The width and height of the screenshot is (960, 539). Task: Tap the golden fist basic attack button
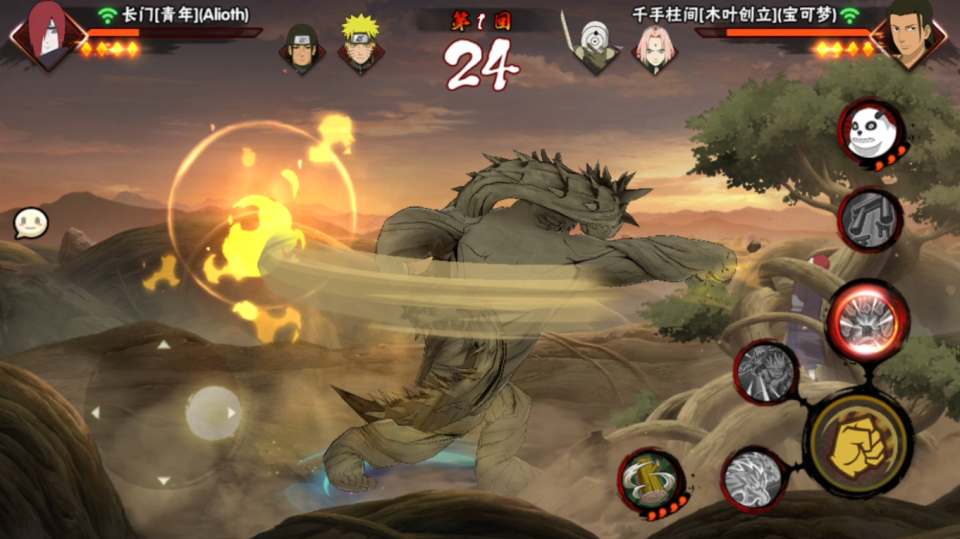pyautogui.click(x=859, y=443)
